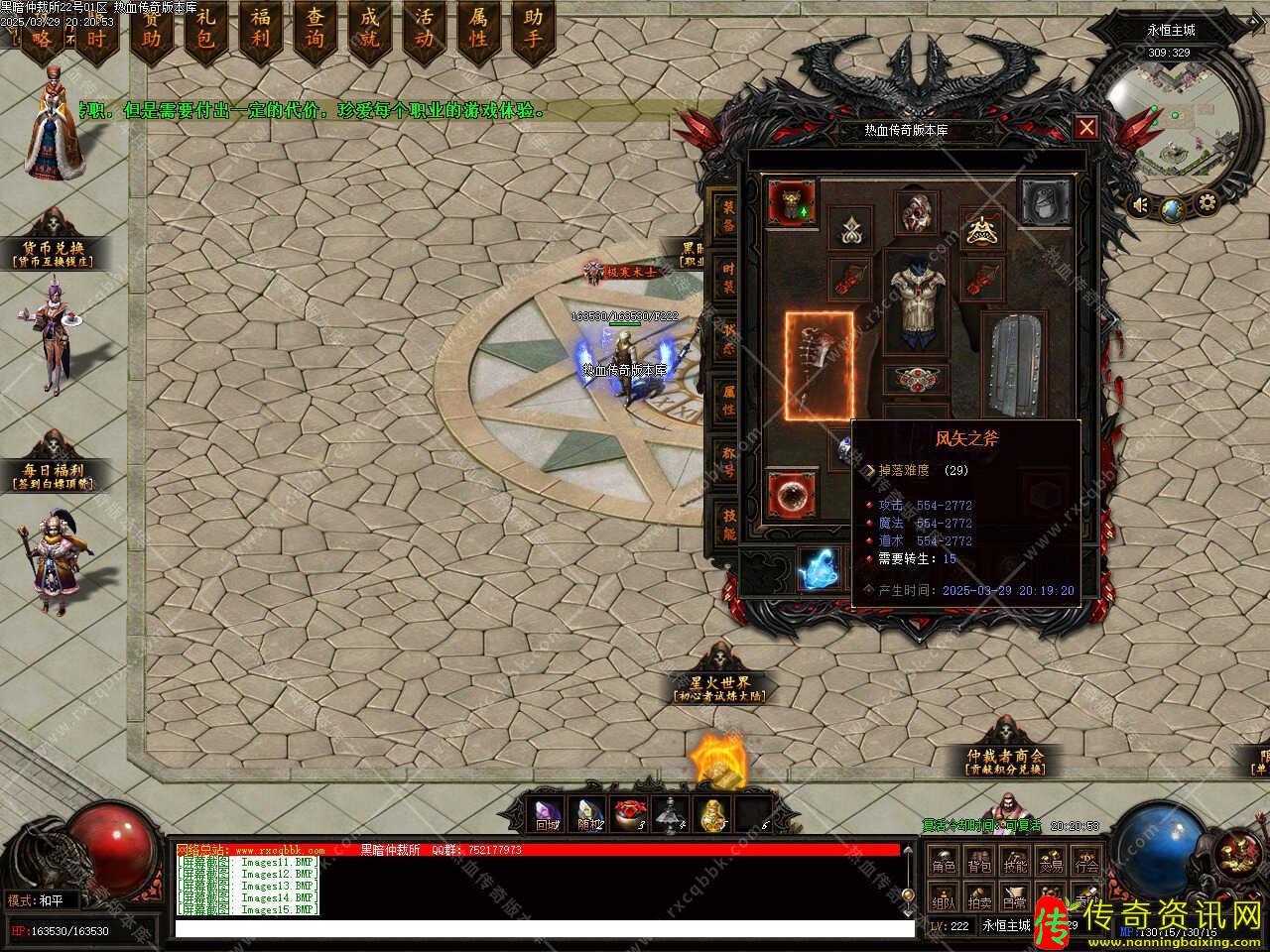1270x952 pixels.
Task: Toggle the sound speaker icon
Action: 1143,205
